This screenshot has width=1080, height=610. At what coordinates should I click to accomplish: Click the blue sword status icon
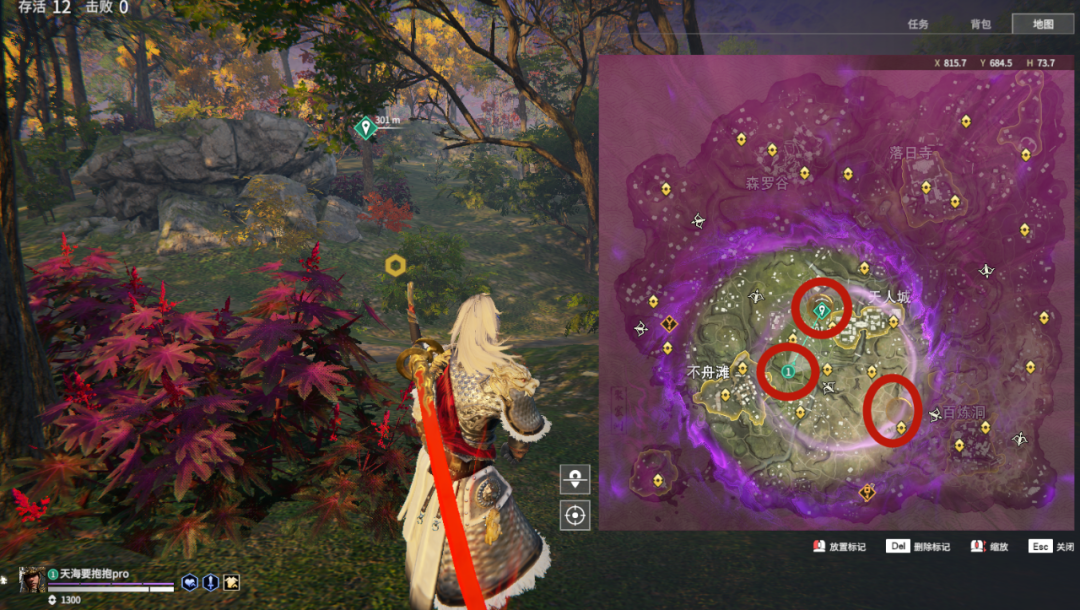210,582
